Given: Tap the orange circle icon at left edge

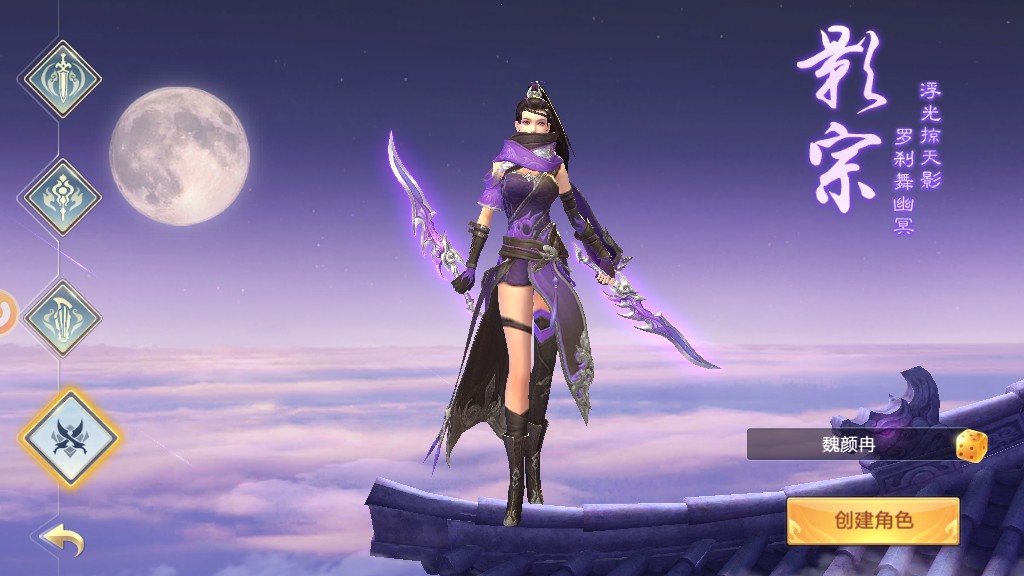Looking at the screenshot, I should [6, 313].
